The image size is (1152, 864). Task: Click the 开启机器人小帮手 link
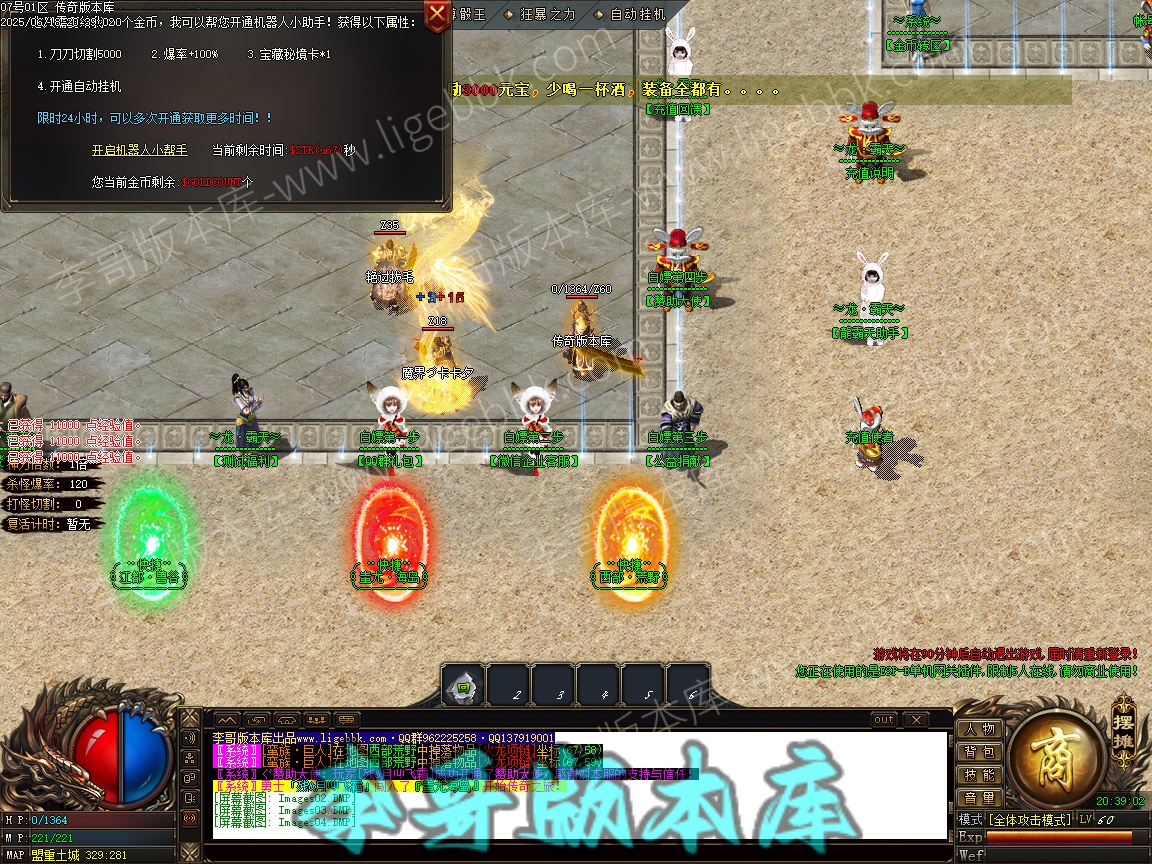point(139,150)
